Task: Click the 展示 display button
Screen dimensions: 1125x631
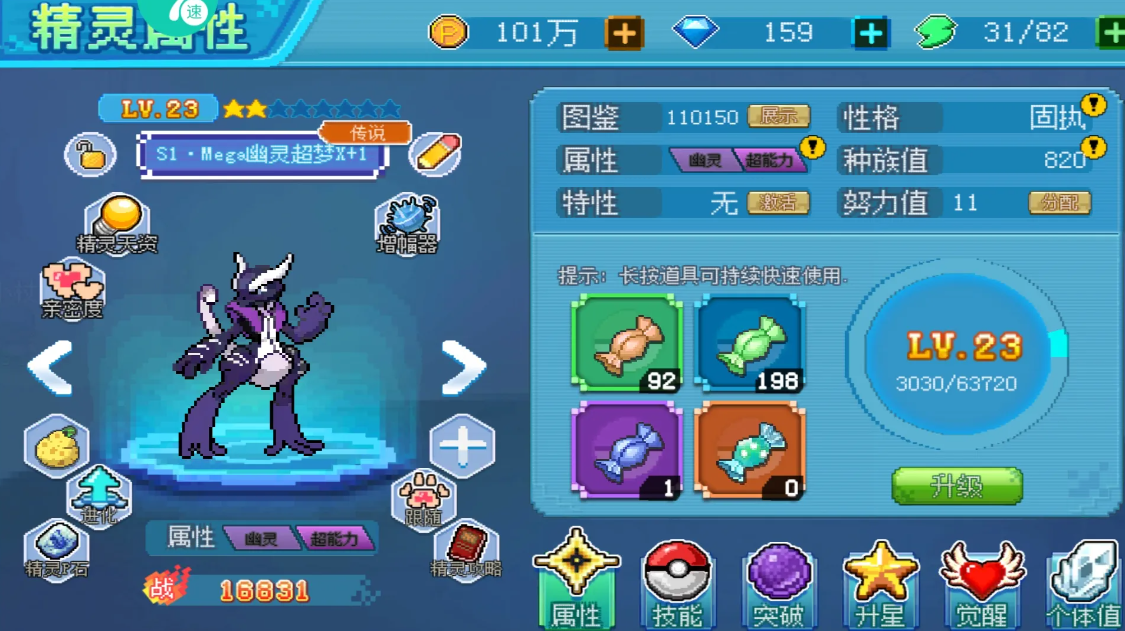Action: coord(778,117)
